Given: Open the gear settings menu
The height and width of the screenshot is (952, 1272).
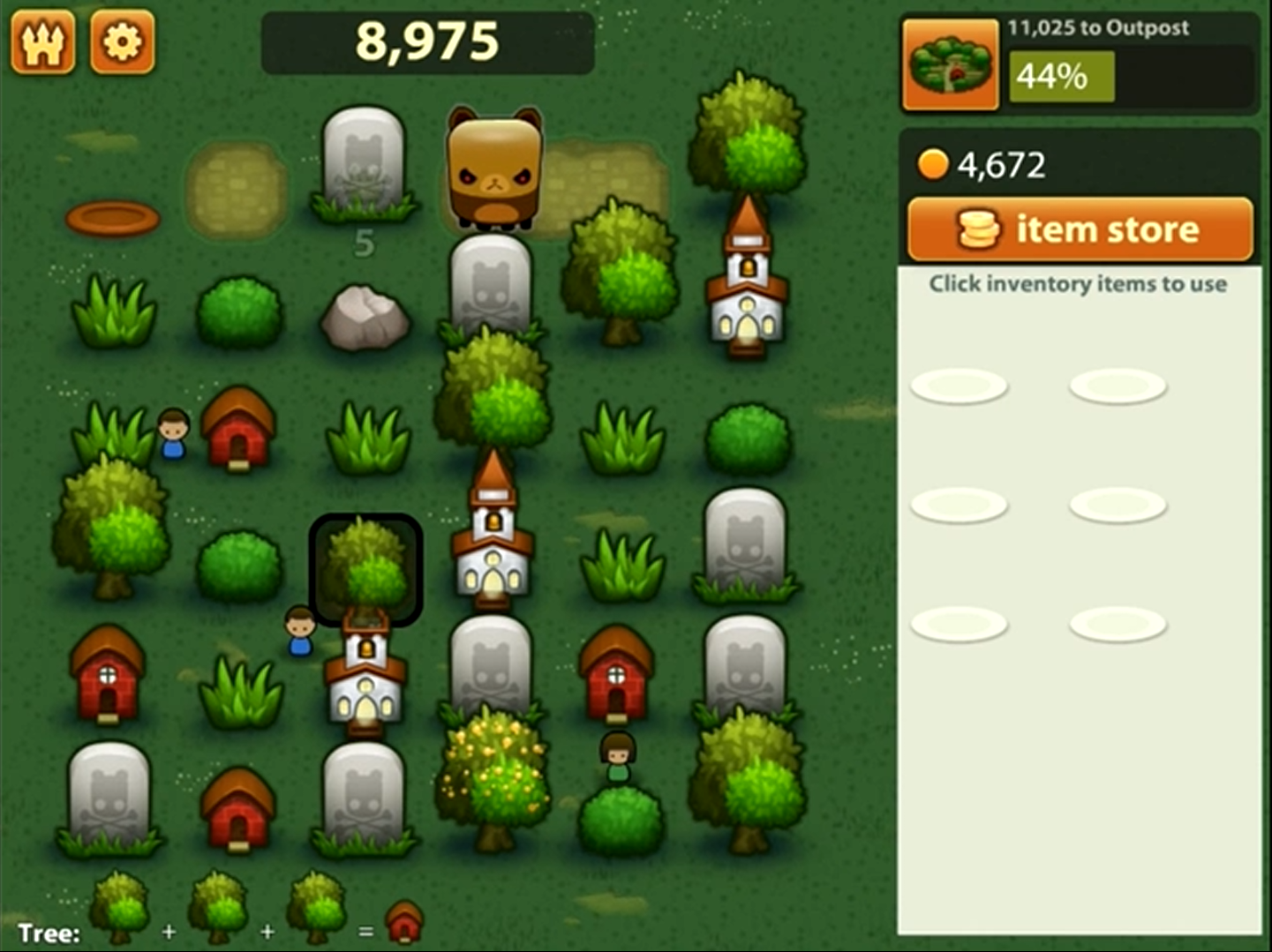Looking at the screenshot, I should [x=122, y=41].
